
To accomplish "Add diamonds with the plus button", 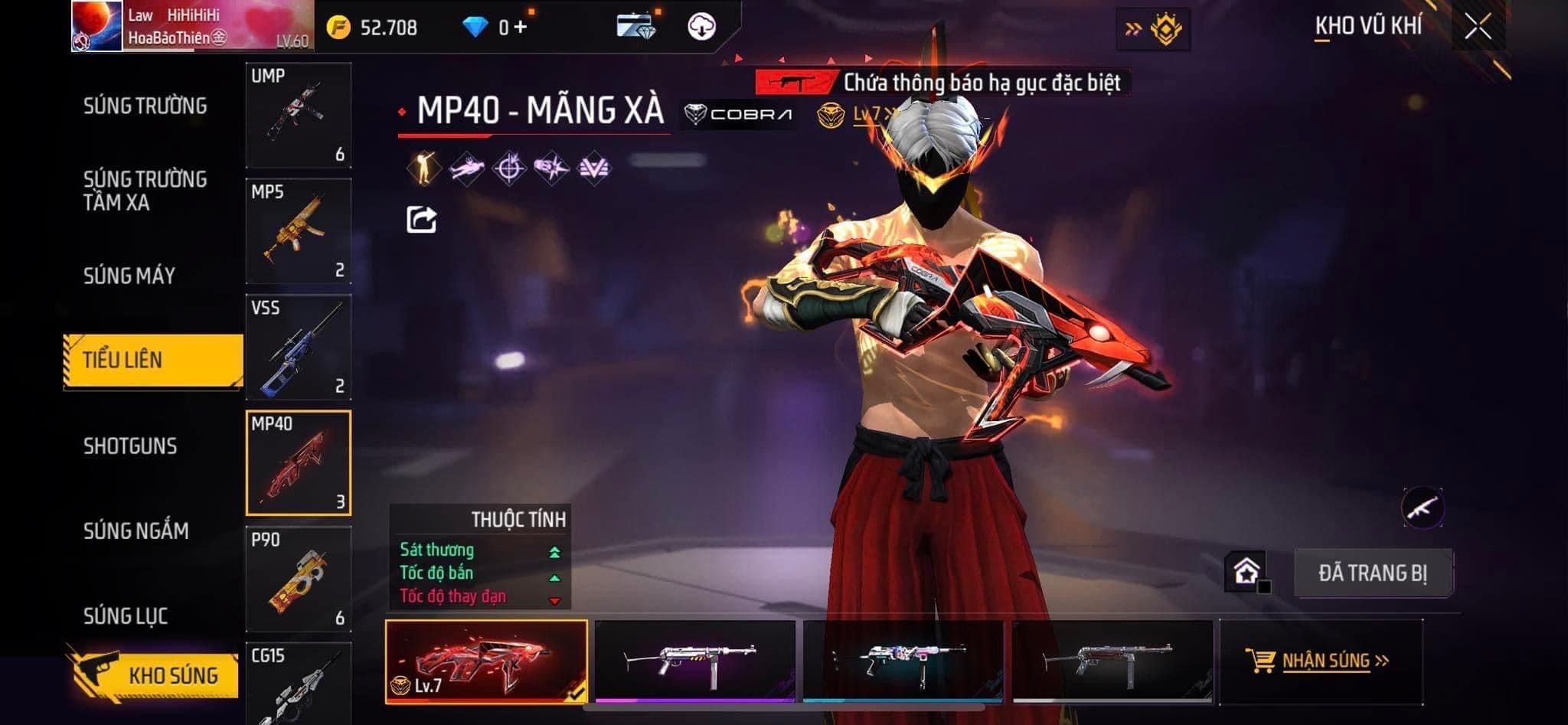I will point(521,28).
